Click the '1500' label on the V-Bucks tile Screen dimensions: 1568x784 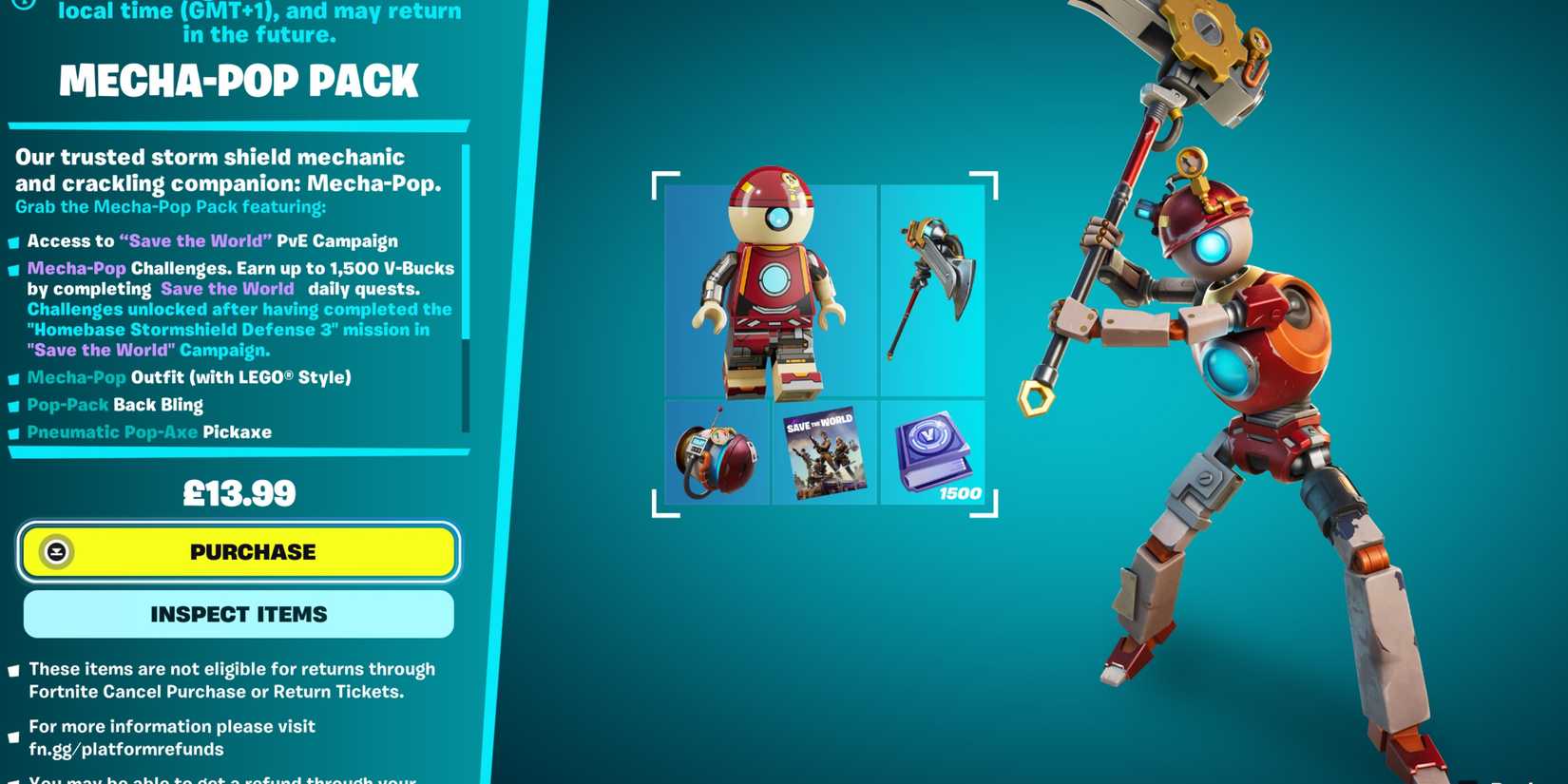point(961,493)
